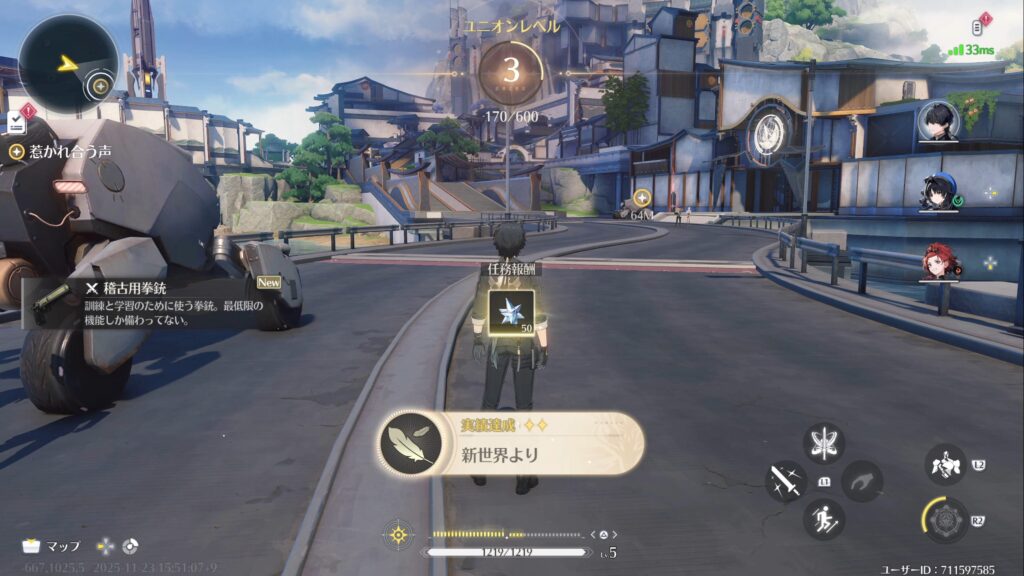
Task: Open the quest checklist icon with red alert
Action: tap(18, 121)
